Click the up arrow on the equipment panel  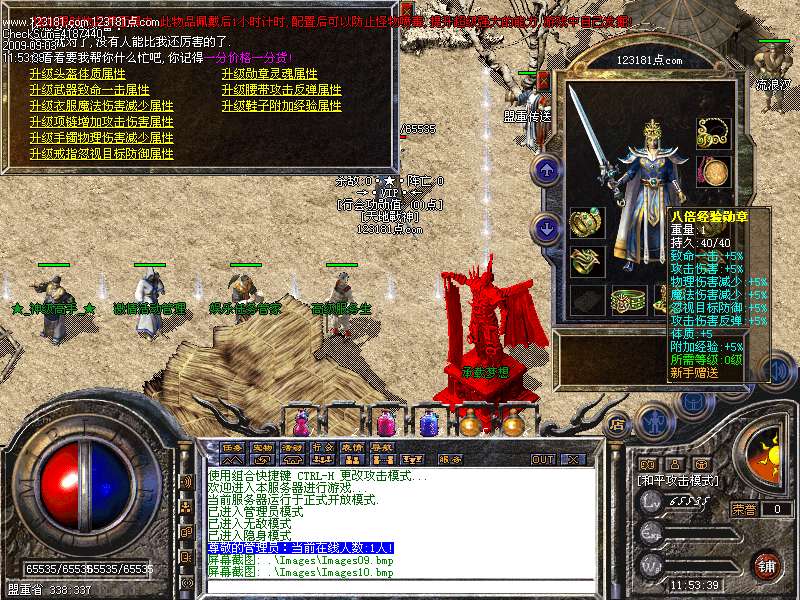(546, 170)
